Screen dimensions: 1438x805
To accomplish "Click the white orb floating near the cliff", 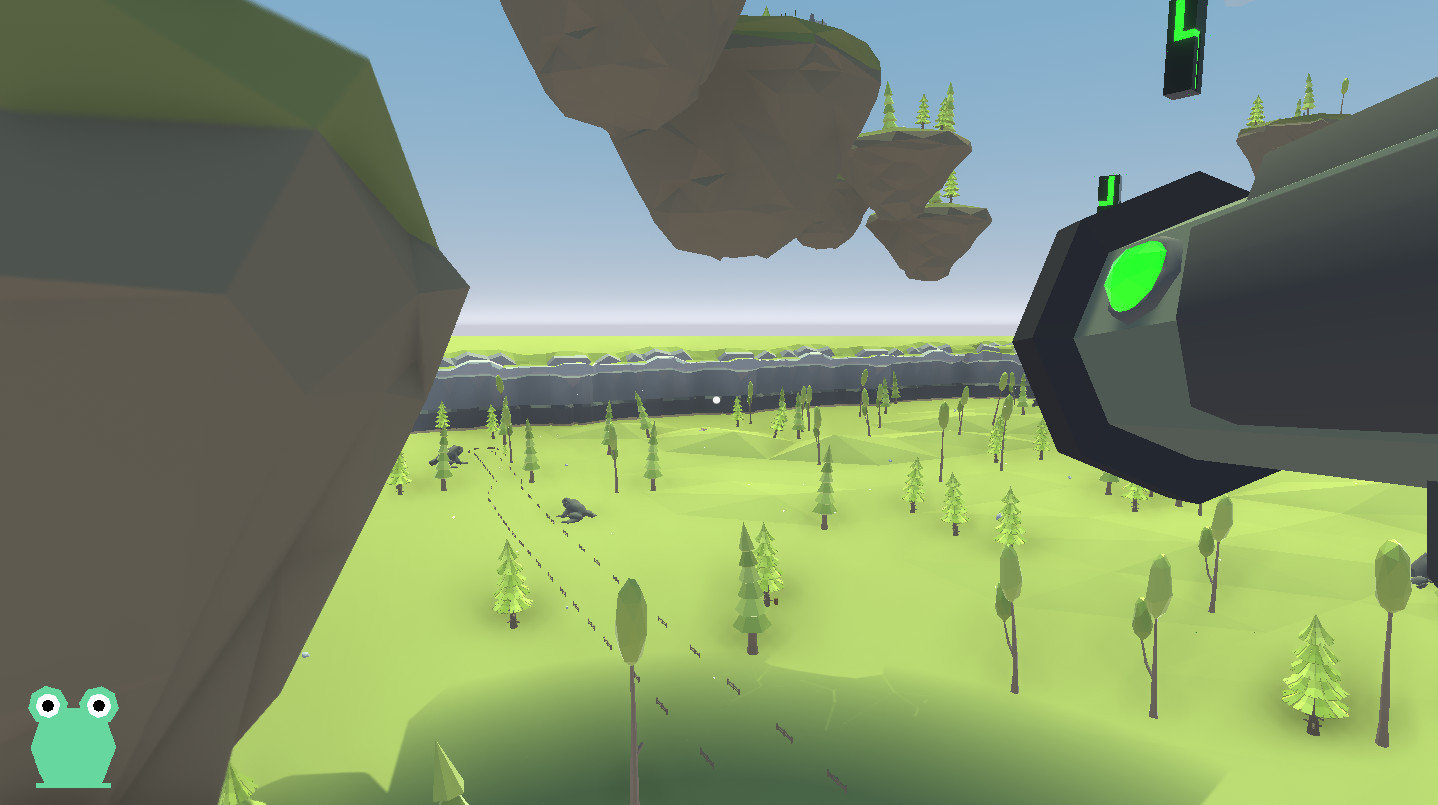I will pos(714,398).
